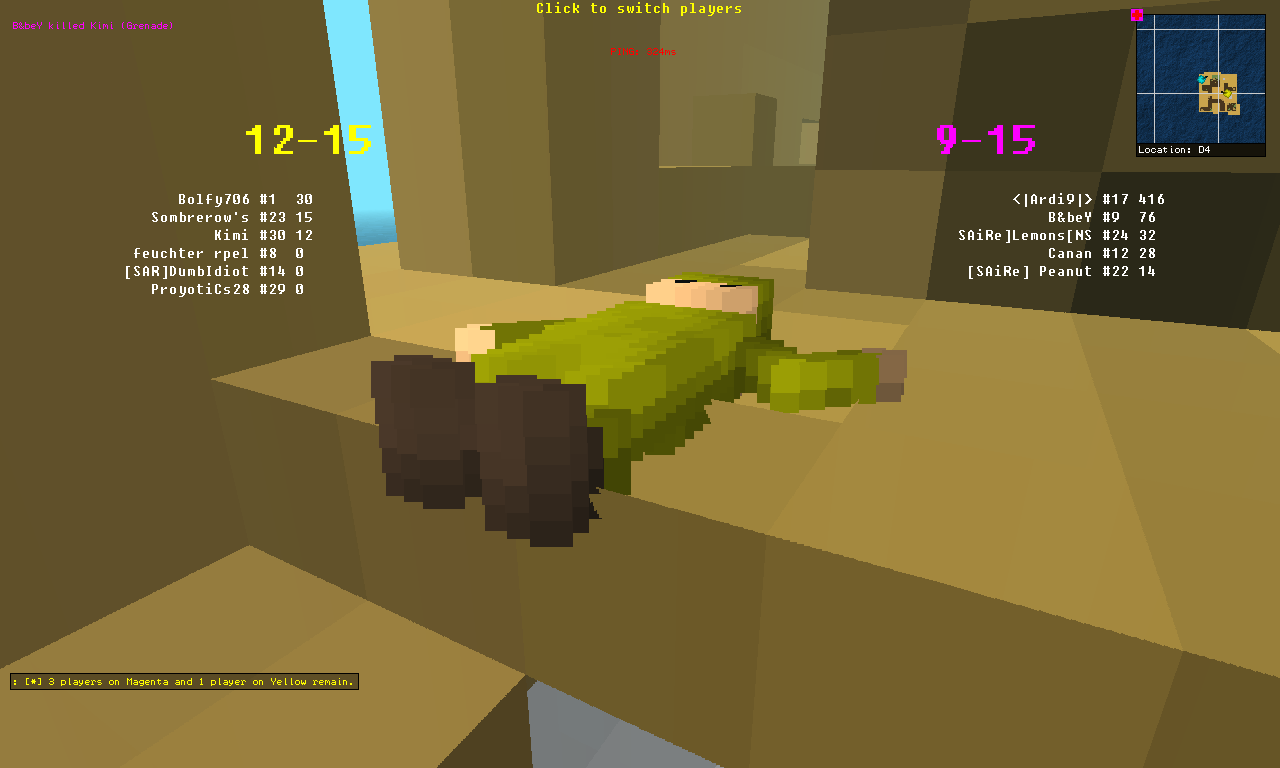The width and height of the screenshot is (1280, 768).
Task: Click the cyan team marker on the minimap
Action: pyautogui.click(x=1202, y=79)
